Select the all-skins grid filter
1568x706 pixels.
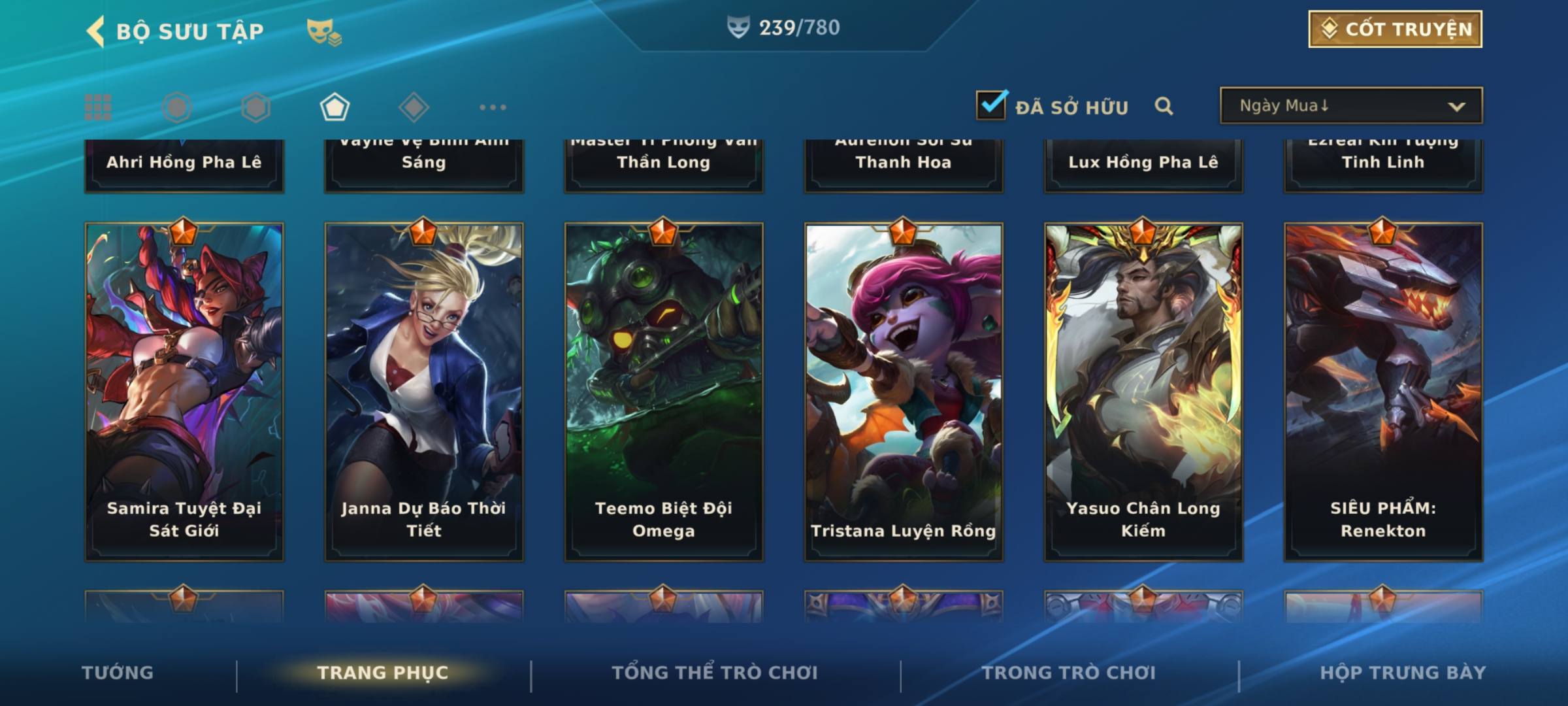(98, 107)
